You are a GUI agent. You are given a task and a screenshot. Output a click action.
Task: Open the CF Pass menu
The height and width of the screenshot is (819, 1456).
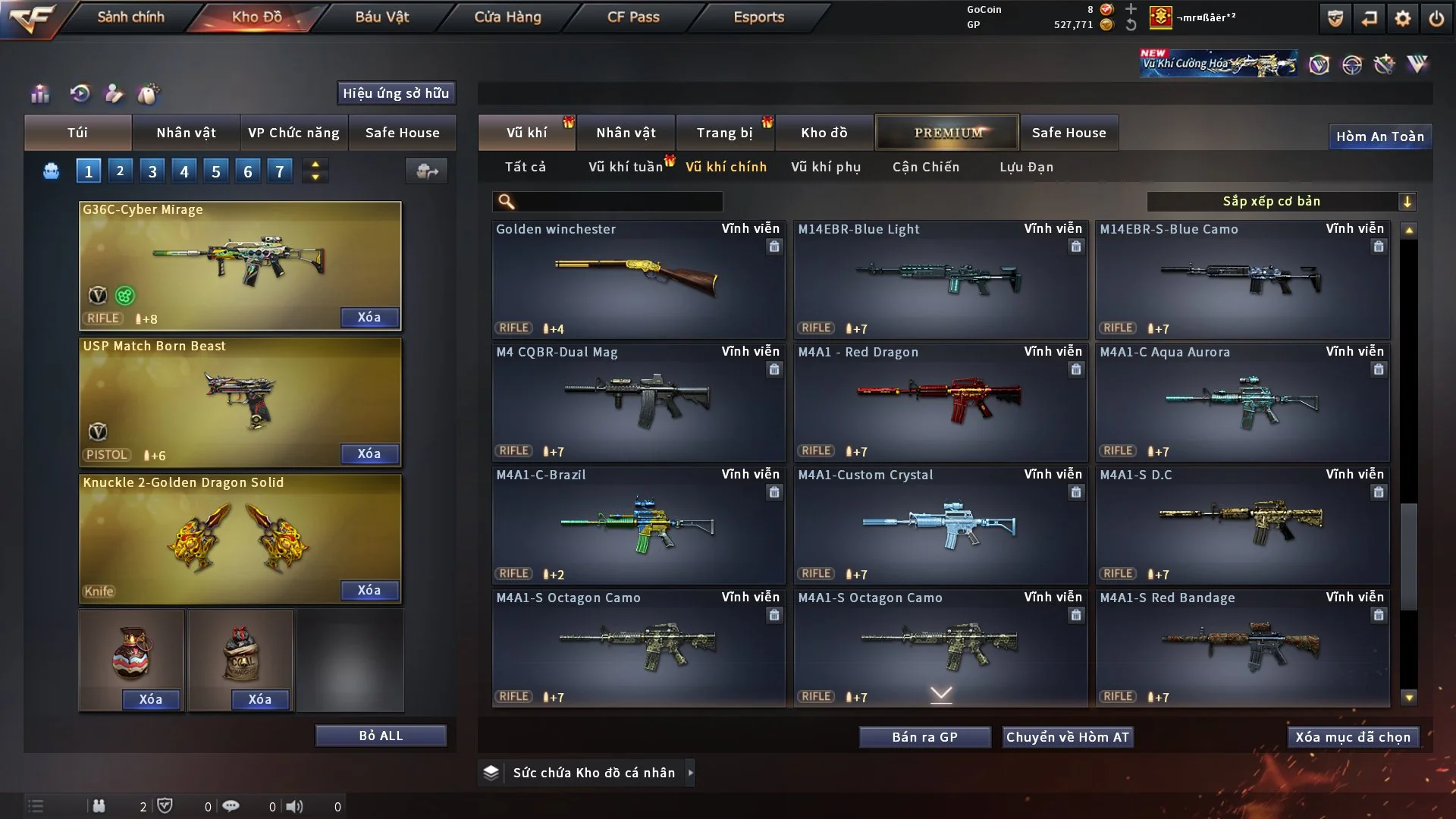click(x=633, y=17)
